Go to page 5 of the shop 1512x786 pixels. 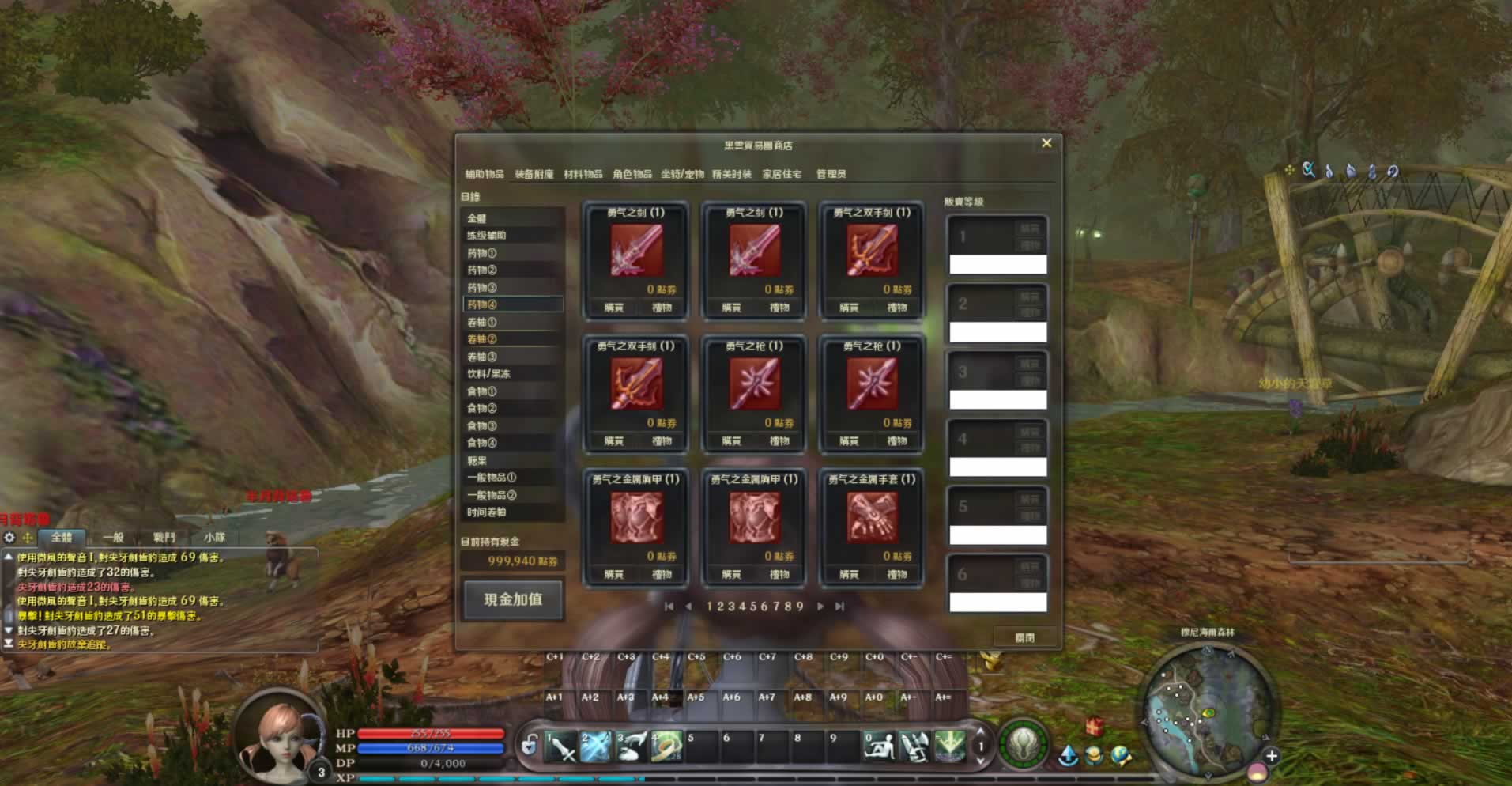click(x=754, y=607)
